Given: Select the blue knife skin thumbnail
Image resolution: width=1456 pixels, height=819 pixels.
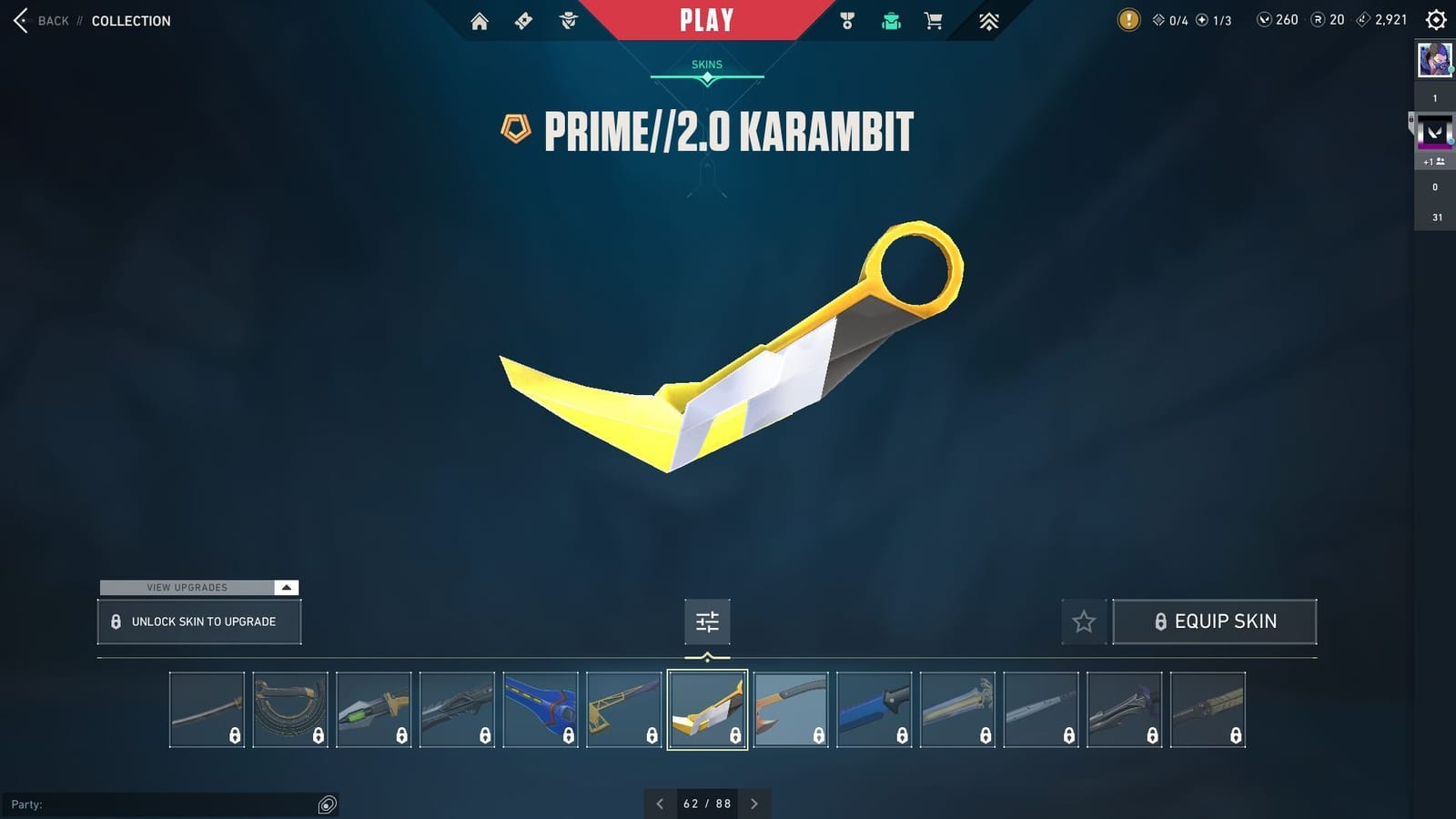Looking at the screenshot, I should tap(874, 710).
